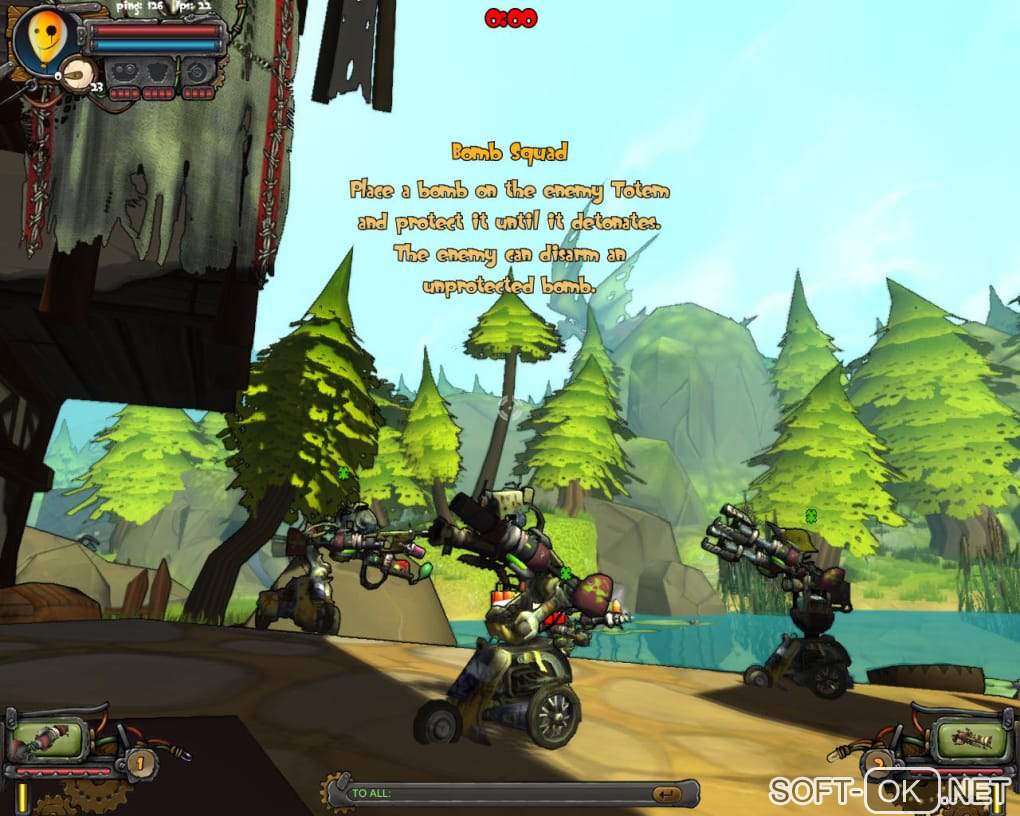Click the balloon face player portrait
The height and width of the screenshot is (816, 1020).
click(x=42, y=40)
